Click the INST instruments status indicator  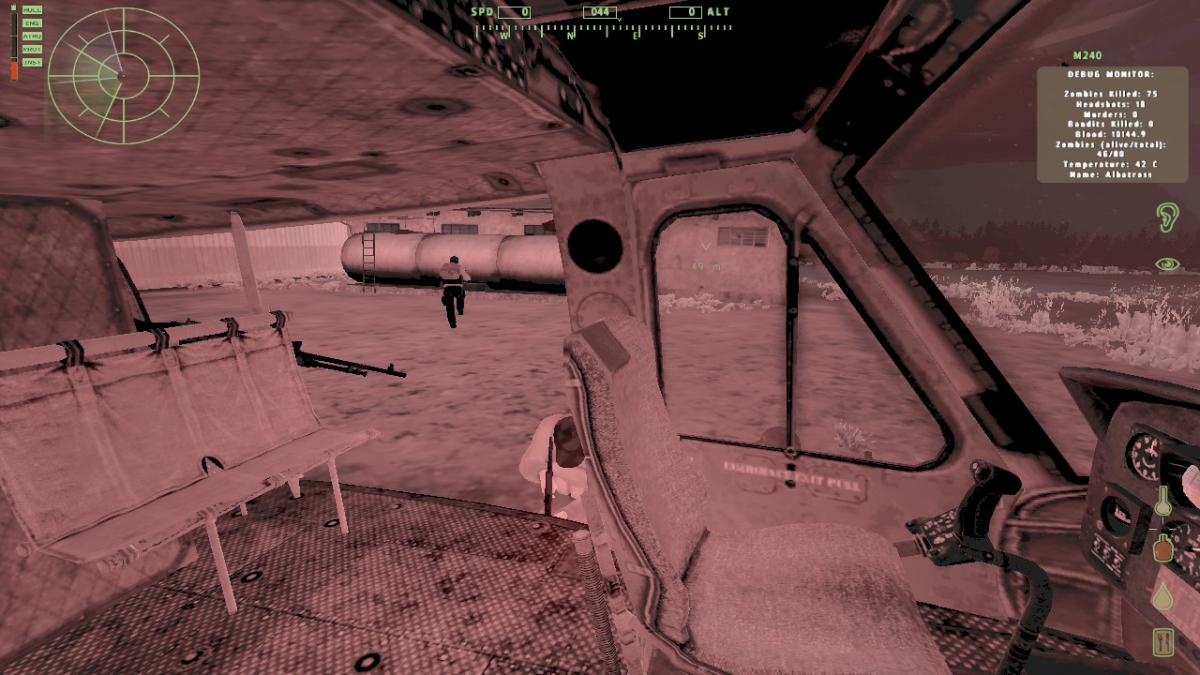pos(32,61)
